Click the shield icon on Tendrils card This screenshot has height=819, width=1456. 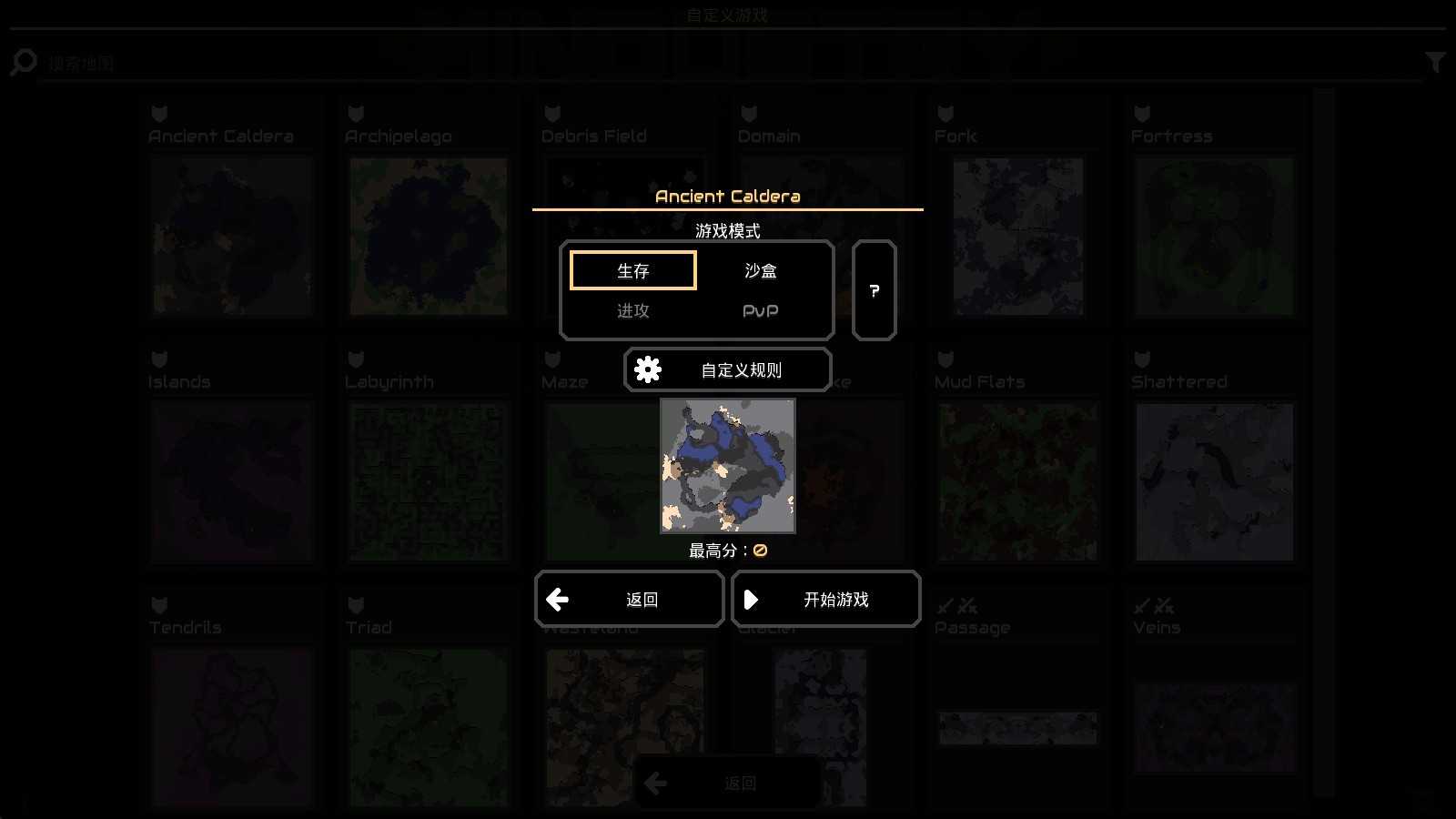[158, 604]
